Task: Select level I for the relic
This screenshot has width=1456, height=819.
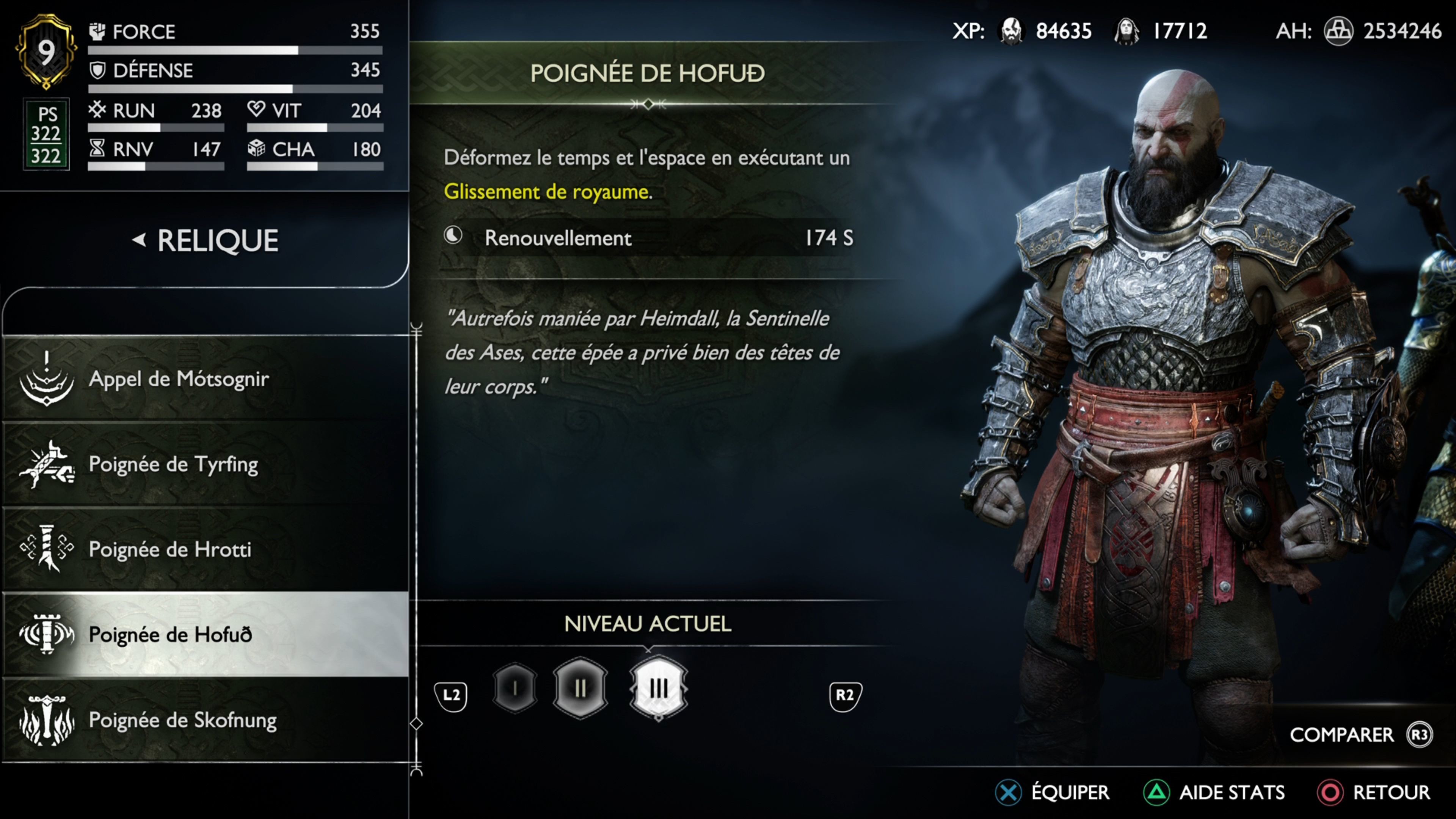Action: point(515,689)
